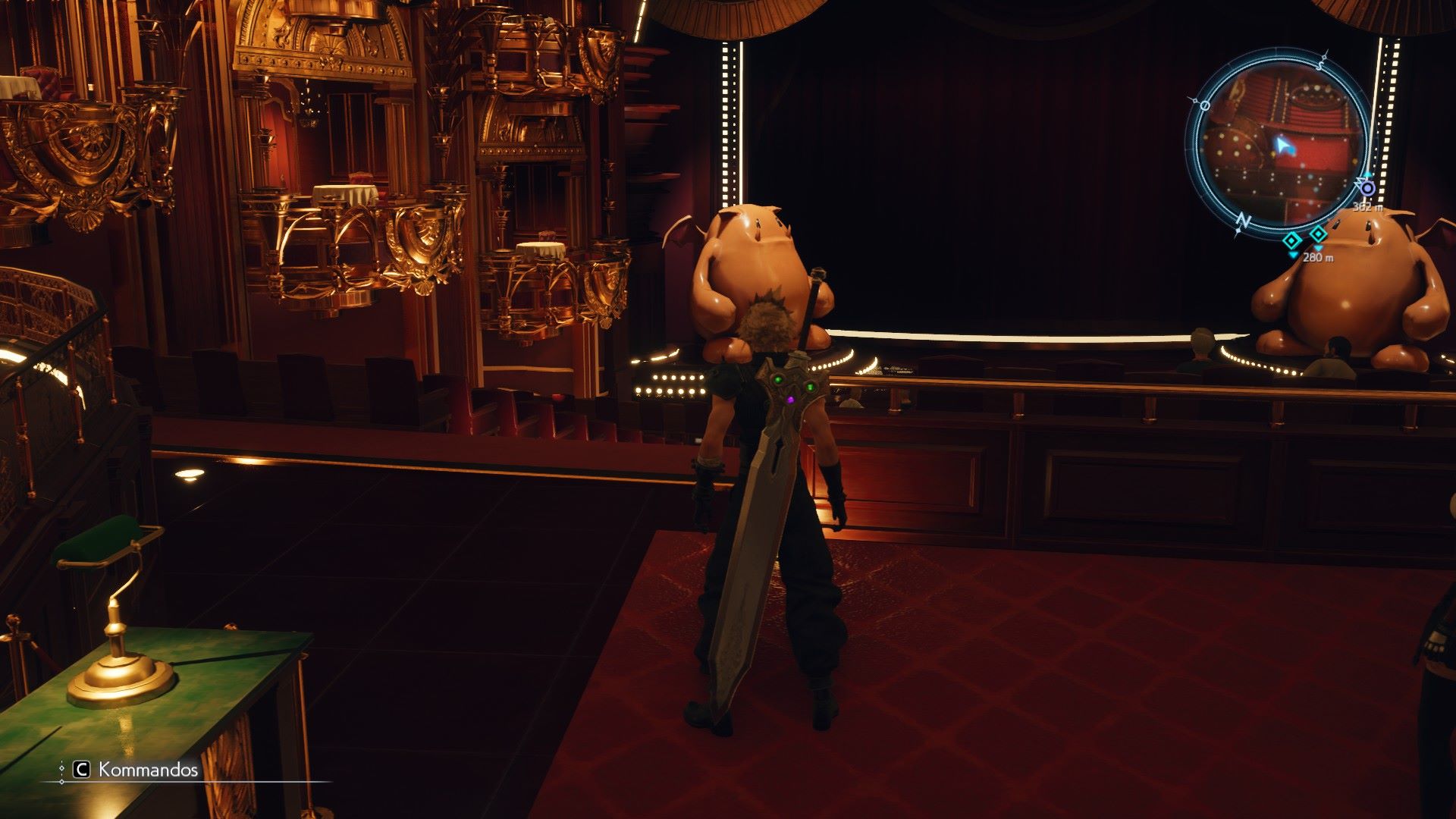Click the N compass marker on minimap
Viewport: 1456px width, 819px height.
[1243, 221]
